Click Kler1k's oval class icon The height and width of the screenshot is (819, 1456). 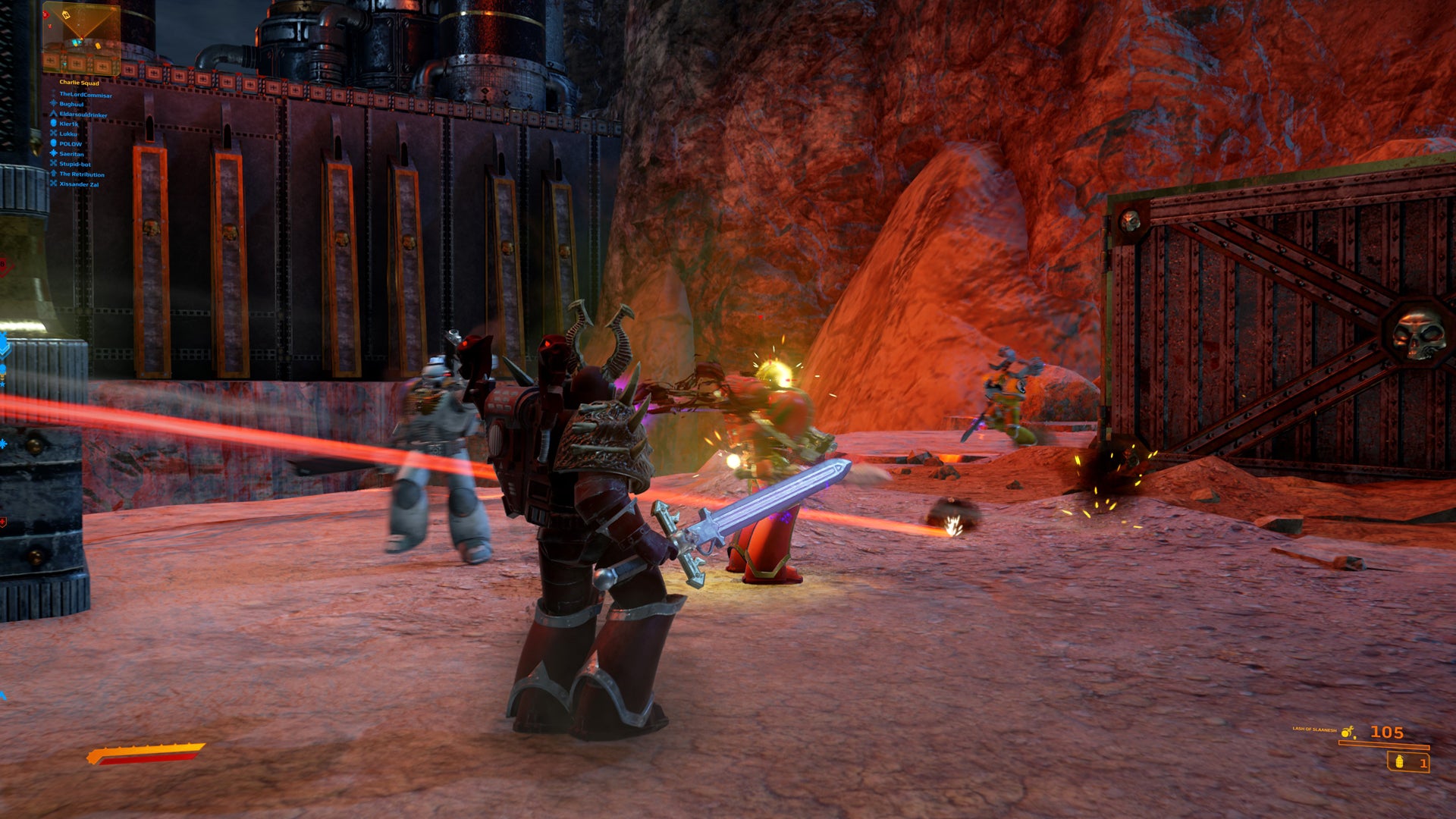pyautogui.click(x=53, y=124)
